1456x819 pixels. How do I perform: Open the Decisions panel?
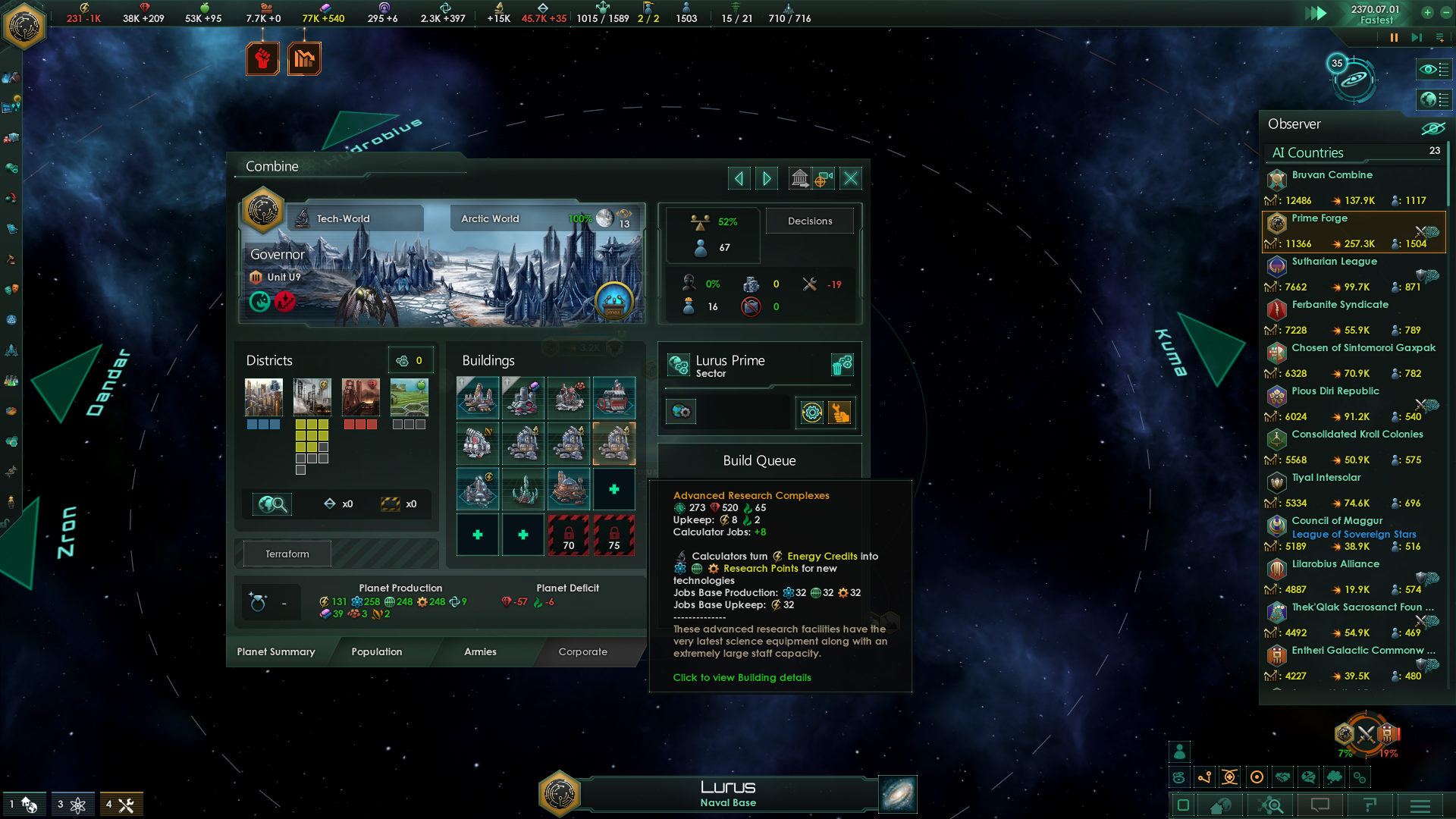[810, 221]
